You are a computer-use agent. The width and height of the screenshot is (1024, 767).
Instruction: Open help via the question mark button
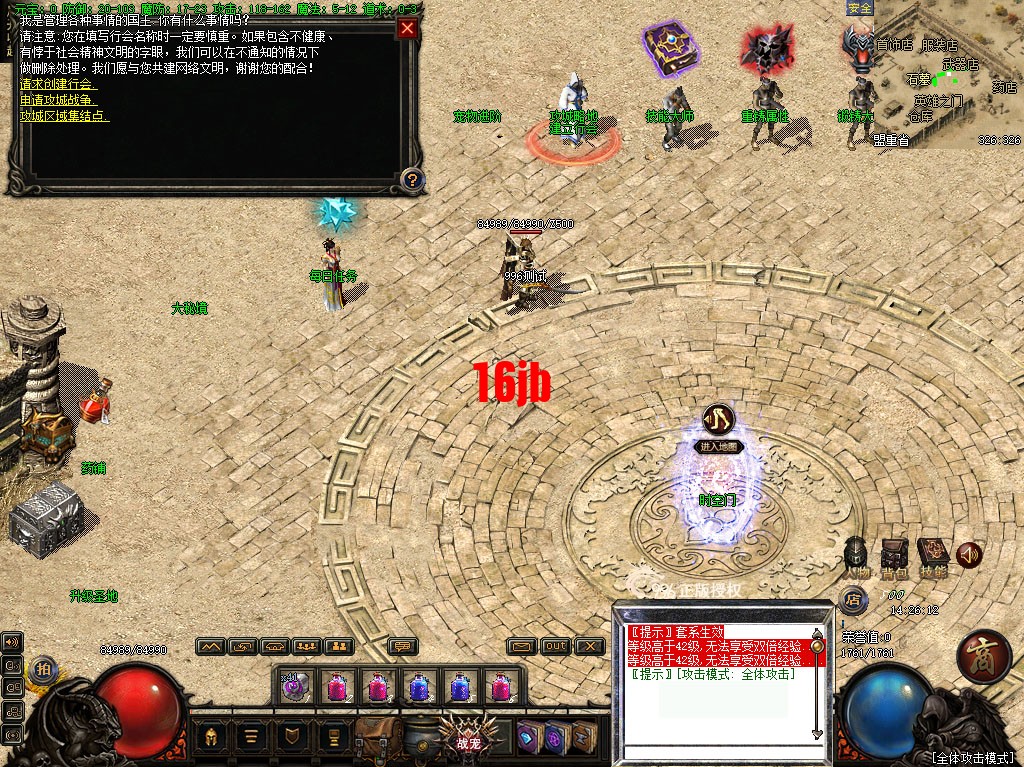point(411,180)
